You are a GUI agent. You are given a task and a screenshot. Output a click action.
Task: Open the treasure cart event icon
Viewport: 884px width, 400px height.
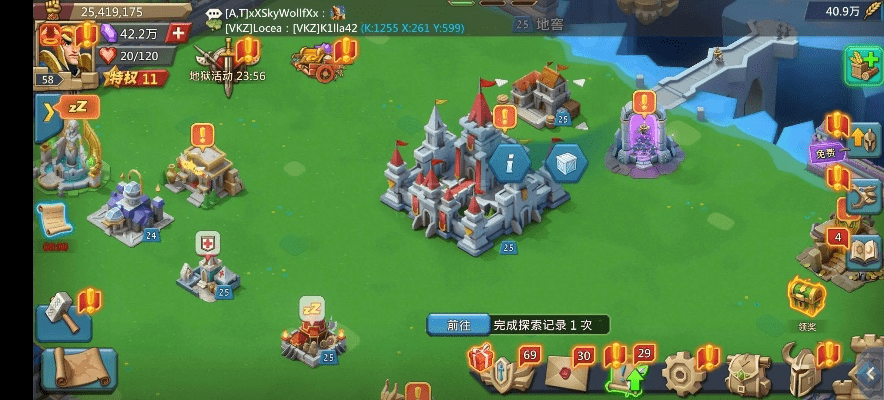[x=315, y=63]
